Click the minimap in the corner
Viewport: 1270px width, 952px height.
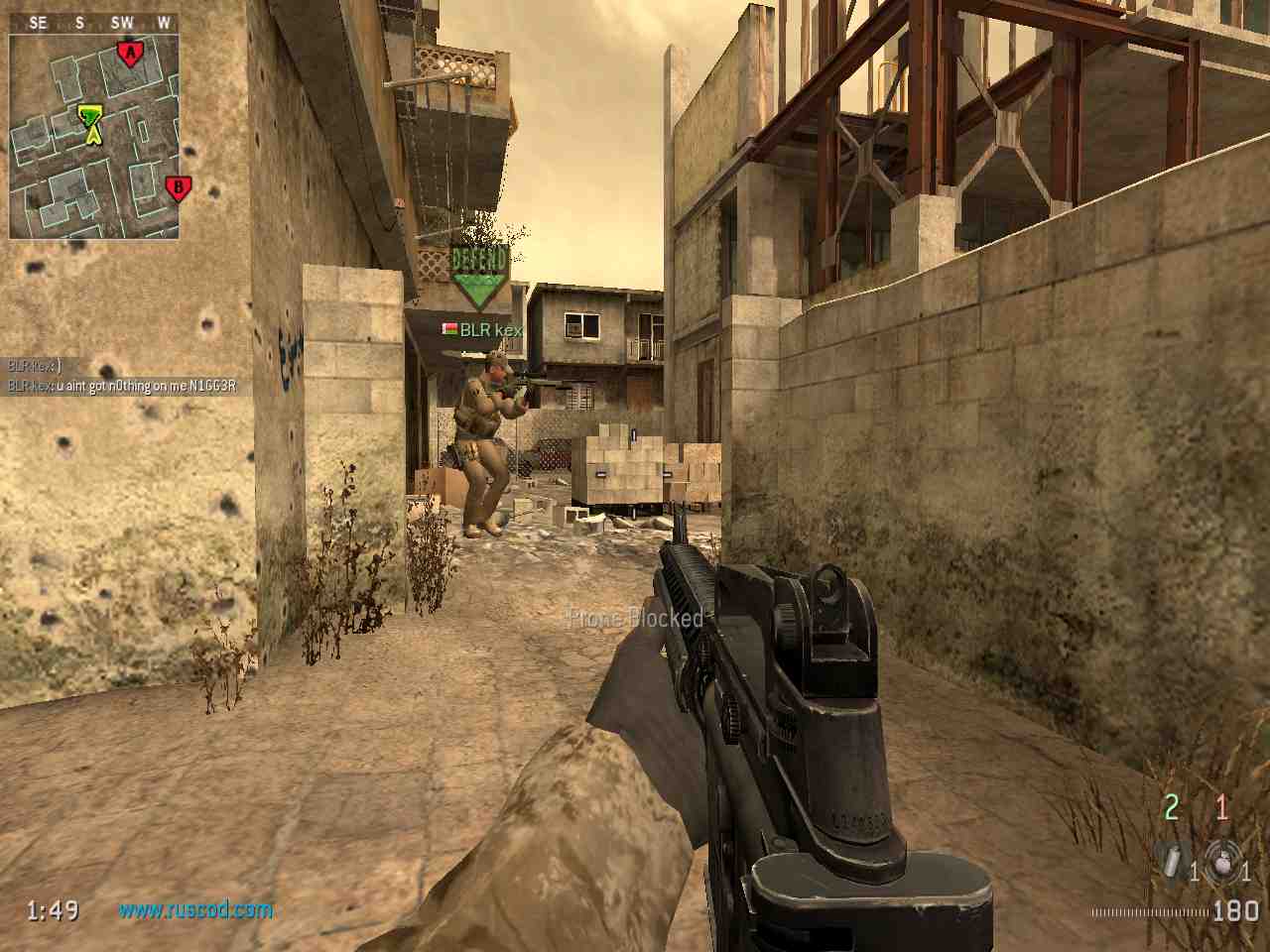click(x=94, y=136)
